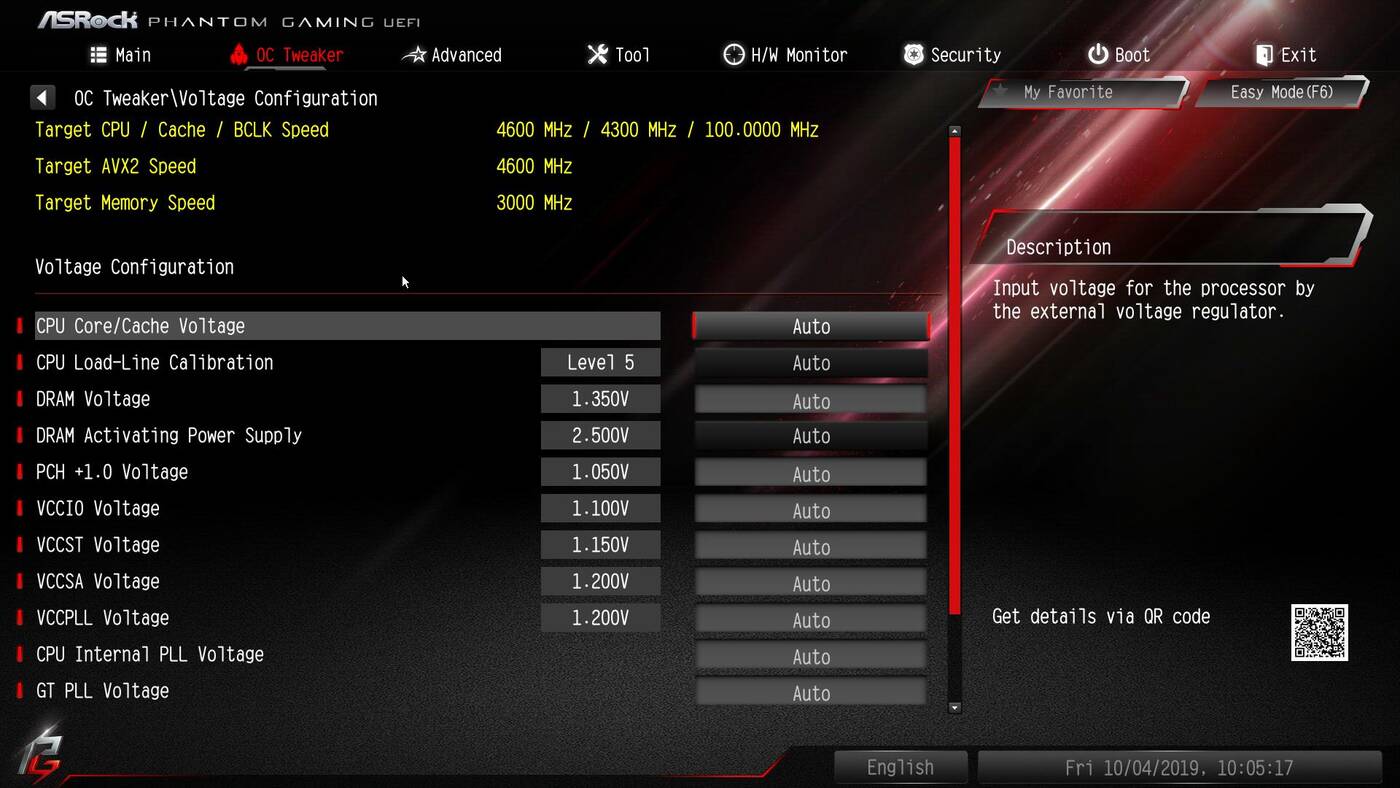Open CPU Core/Cache Voltage Auto dropdown
Image resolution: width=1400 pixels, height=788 pixels.
coord(811,326)
